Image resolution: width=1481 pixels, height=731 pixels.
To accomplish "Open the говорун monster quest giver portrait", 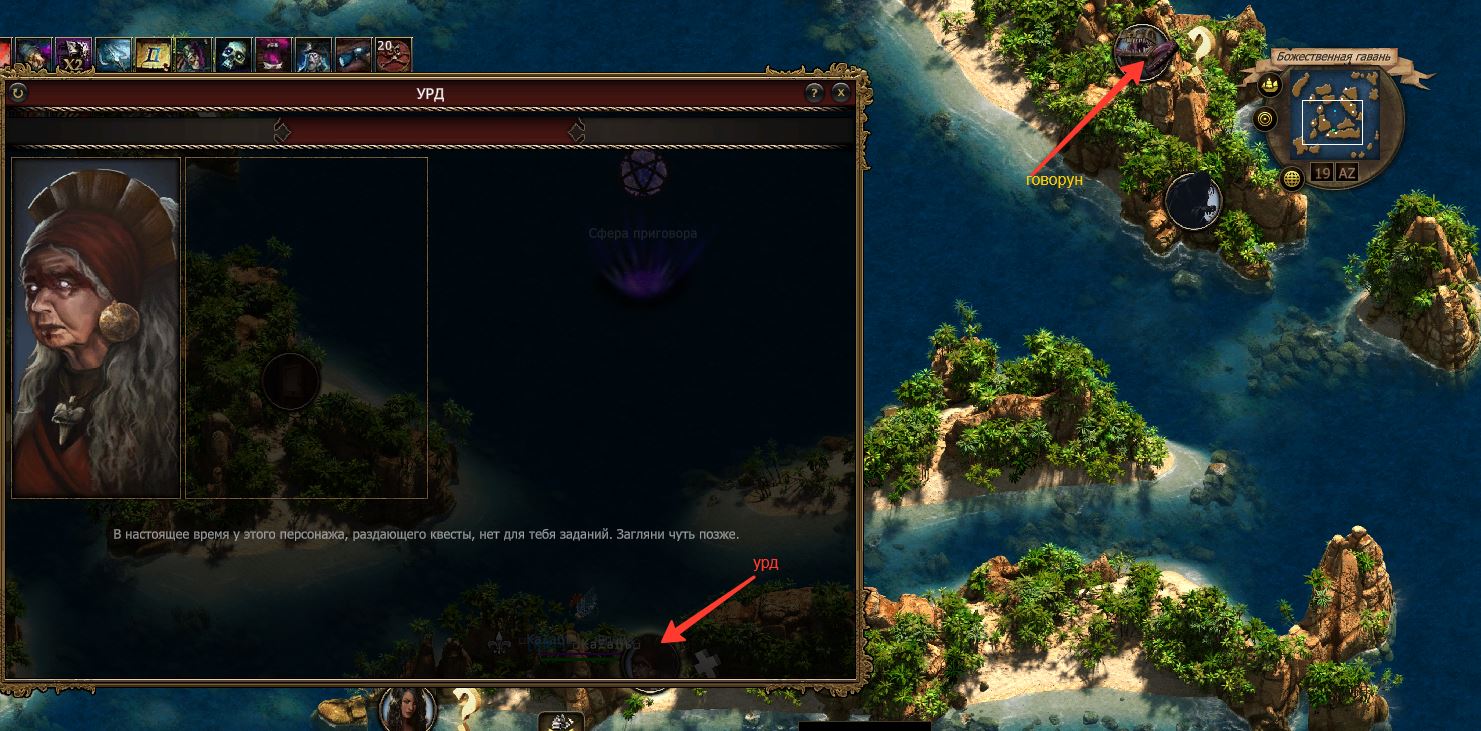I will click(1142, 52).
